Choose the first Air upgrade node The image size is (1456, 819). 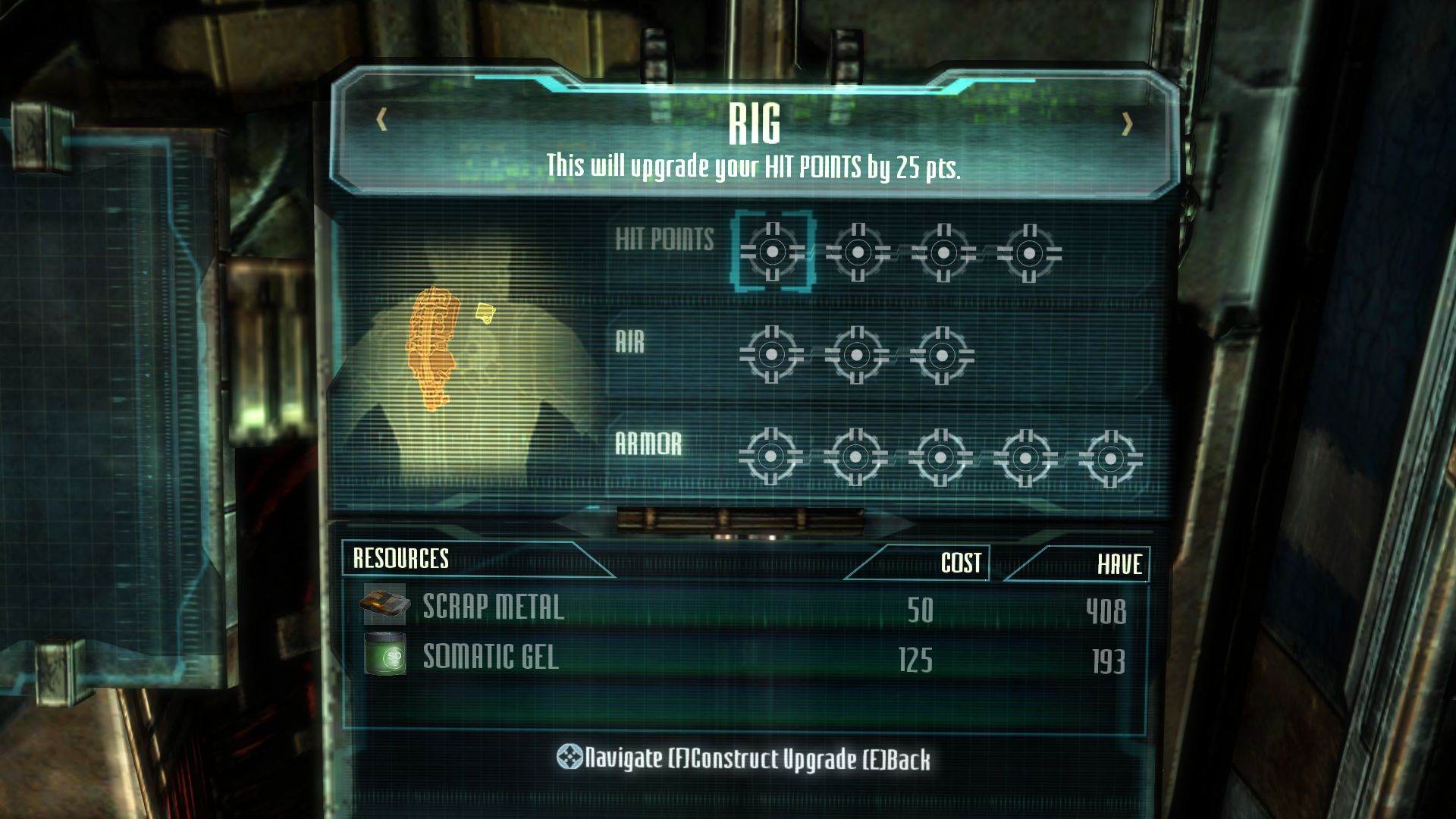[x=772, y=354]
